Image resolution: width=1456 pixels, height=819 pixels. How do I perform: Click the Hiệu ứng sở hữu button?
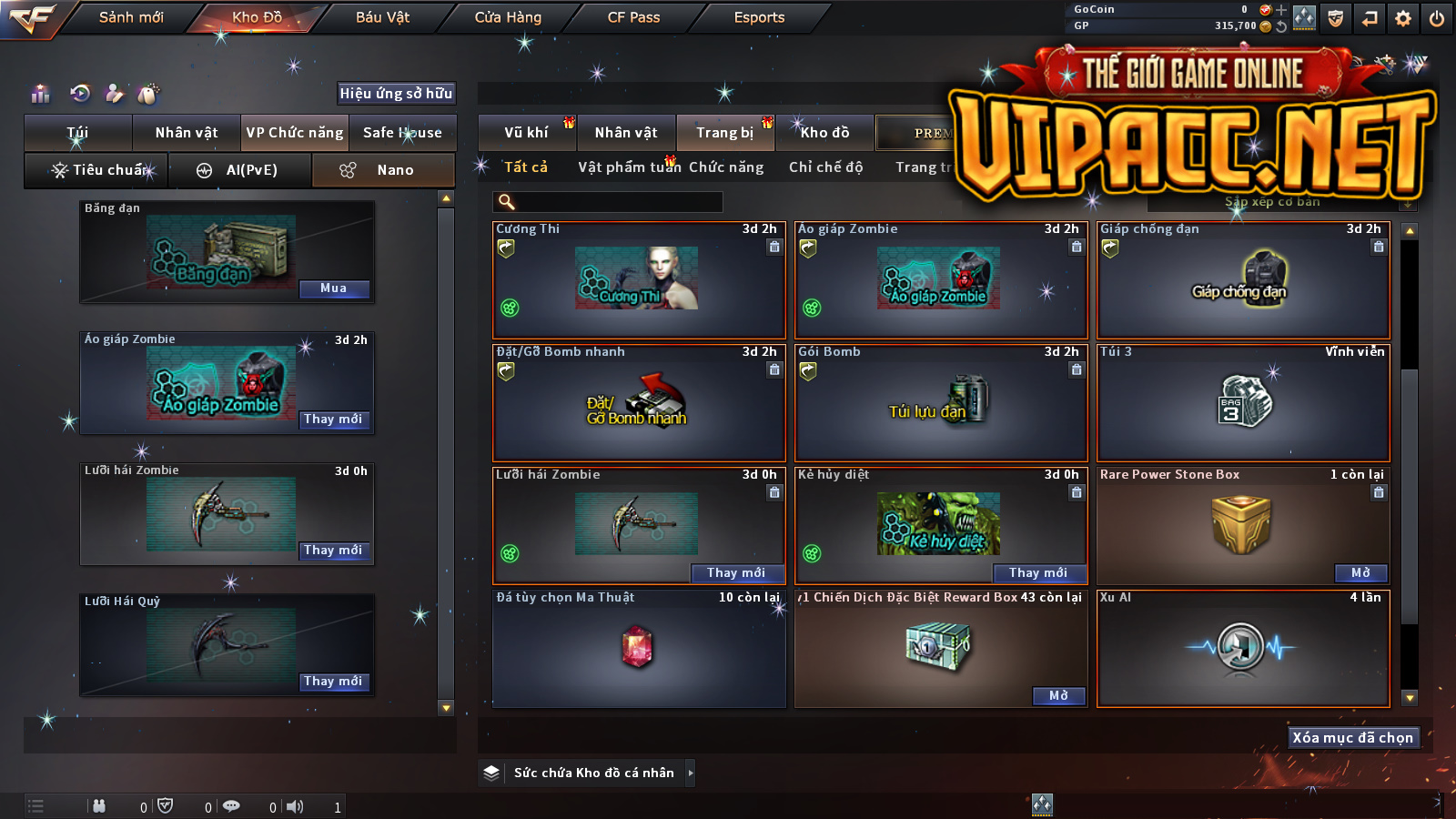pos(396,93)
